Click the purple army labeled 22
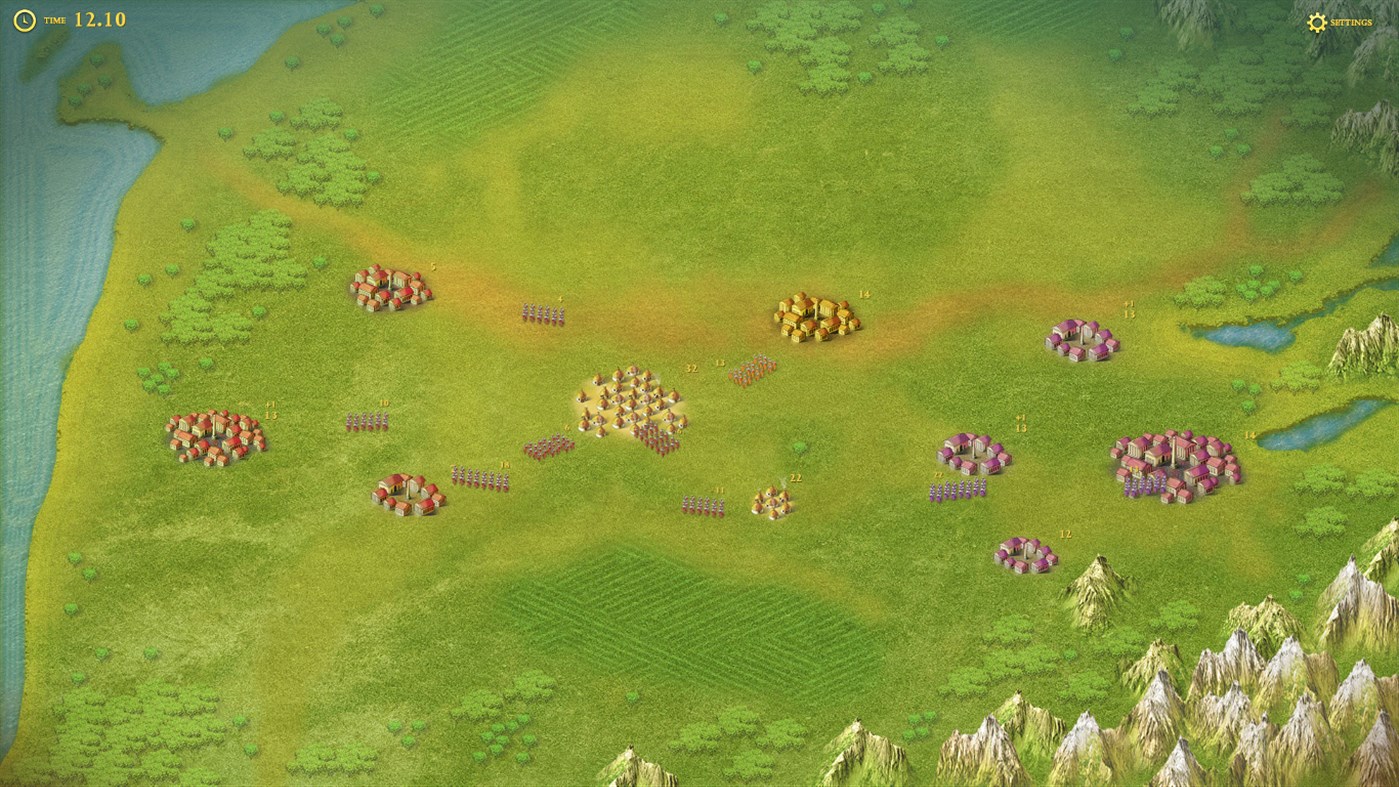1399x787 pixels. (957, 489)
